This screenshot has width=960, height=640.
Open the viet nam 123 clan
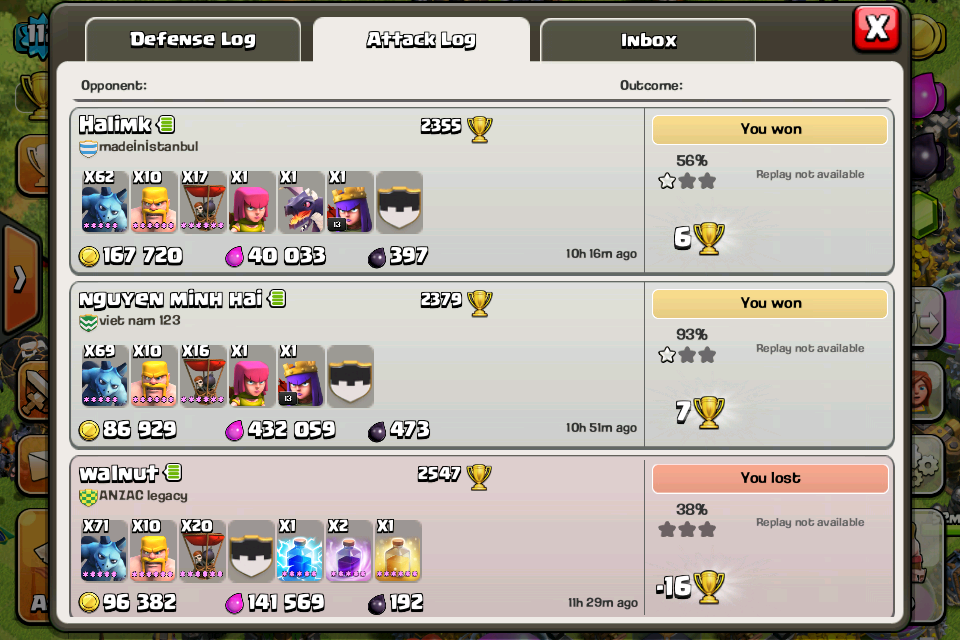139,321
